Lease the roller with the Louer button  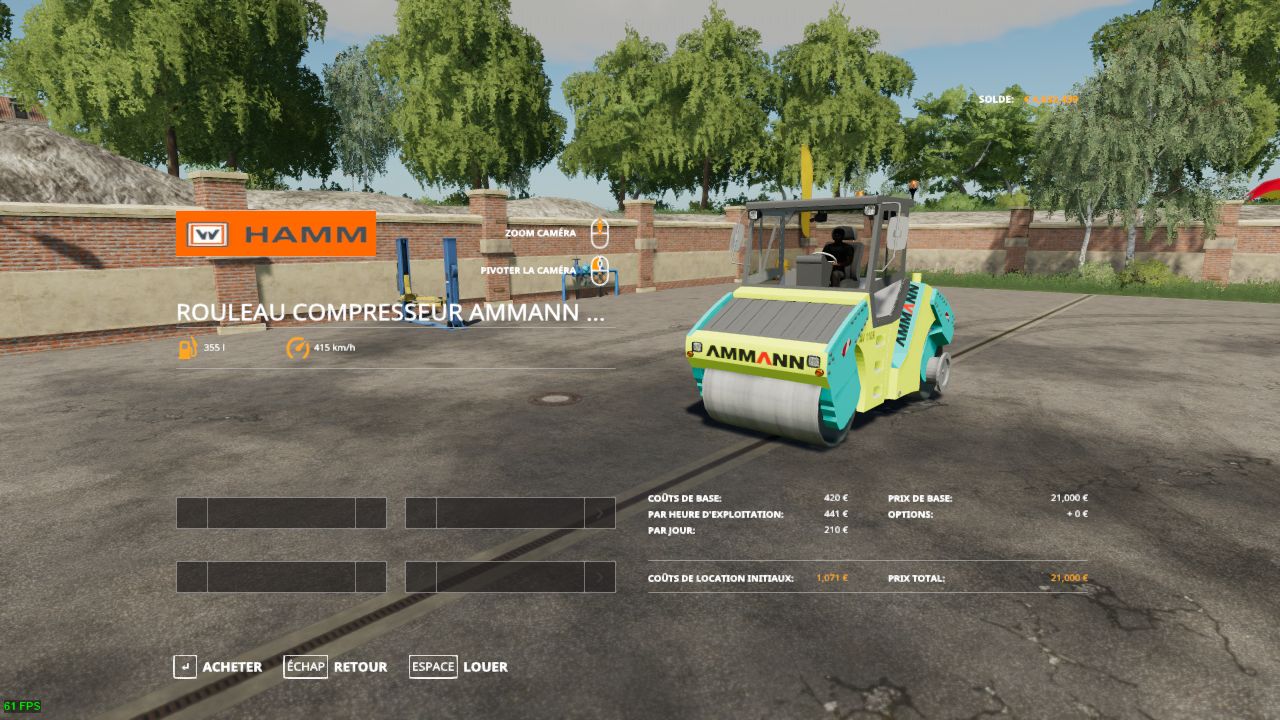(460, 667)
